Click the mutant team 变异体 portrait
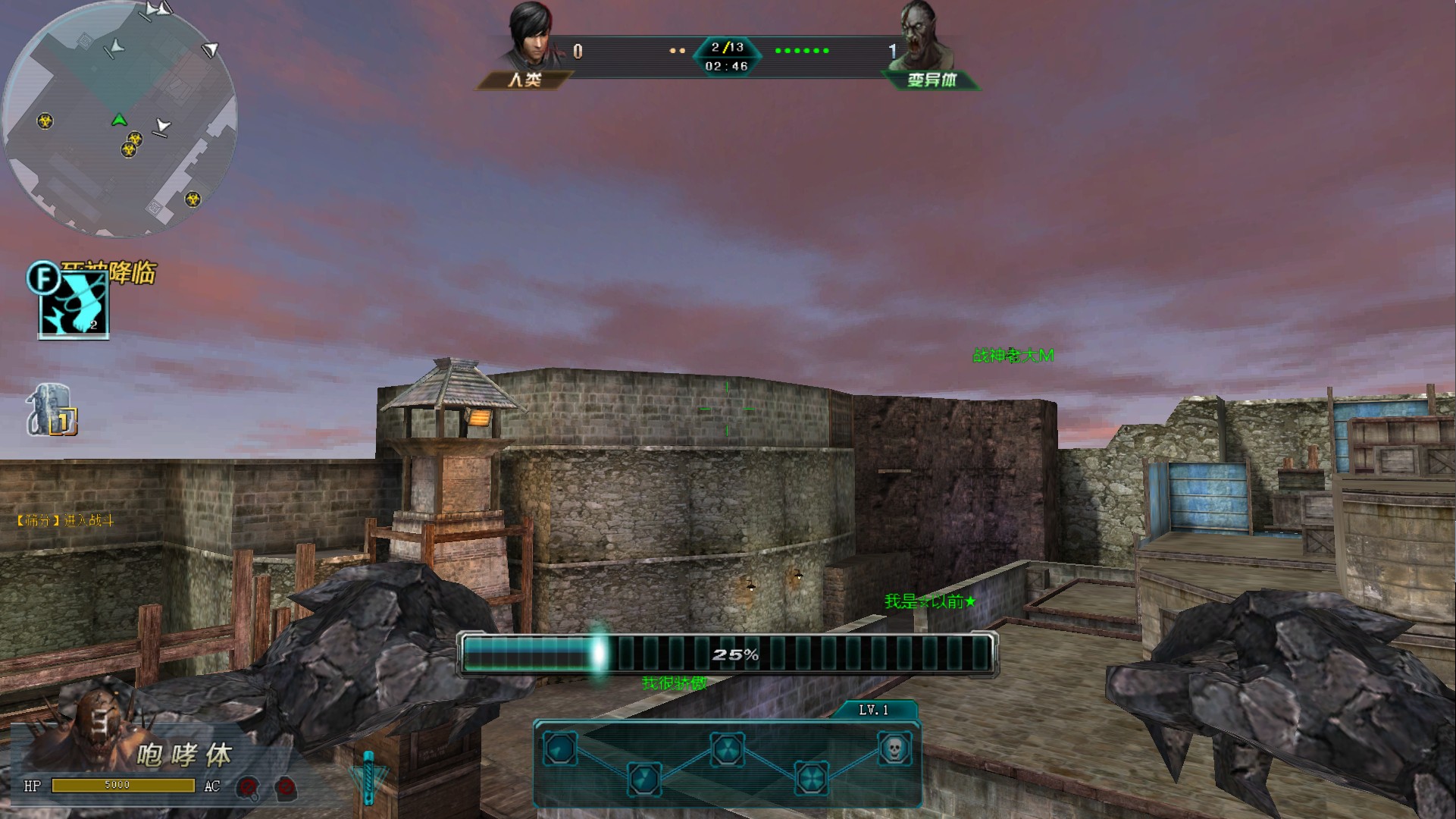The width and height of the screenshot is (1456, 819). pyautogui.click(x=923, y=36)
